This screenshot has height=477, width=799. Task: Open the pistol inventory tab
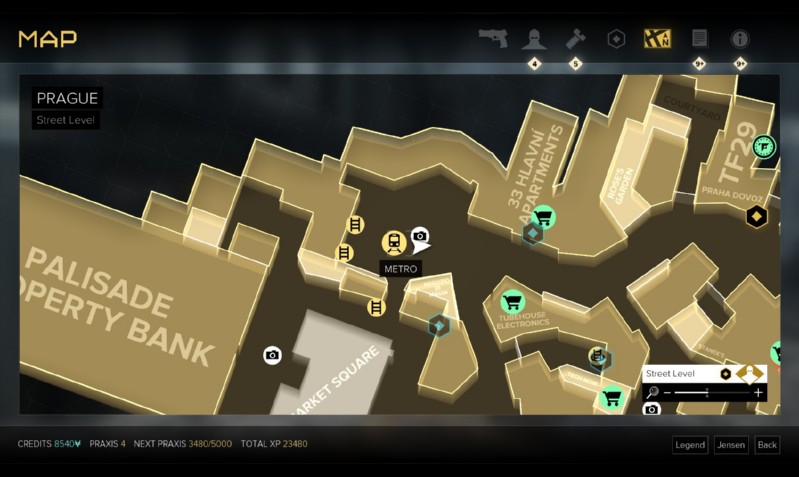click(492, 39)
